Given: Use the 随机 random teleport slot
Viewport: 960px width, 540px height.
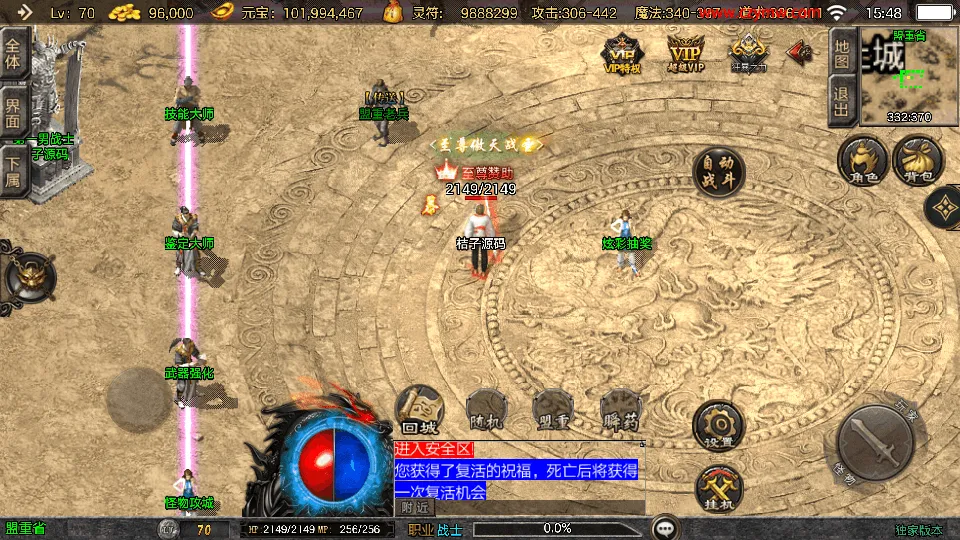Looking at the screenshot, I should (487, 410).
